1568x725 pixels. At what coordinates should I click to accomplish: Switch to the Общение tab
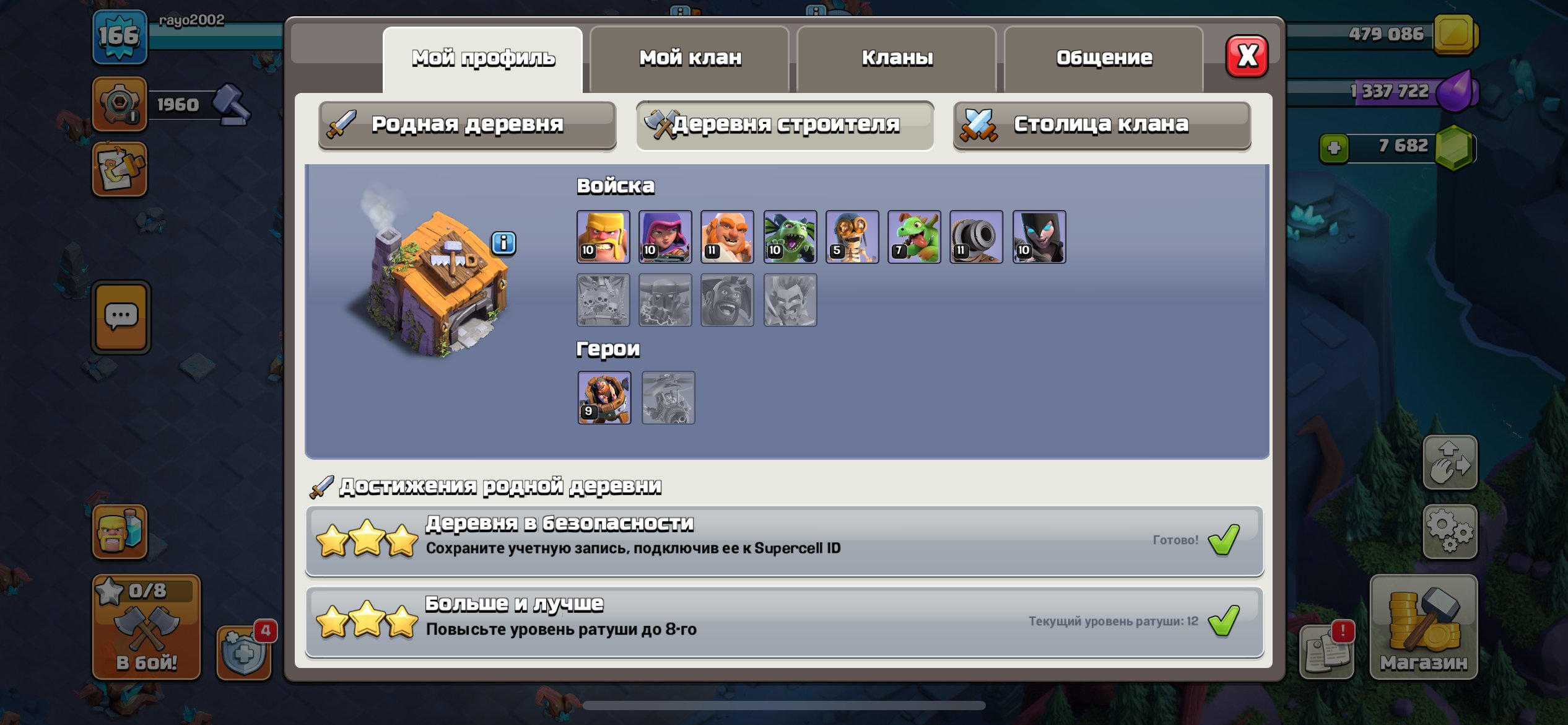tap(1104, 58)
